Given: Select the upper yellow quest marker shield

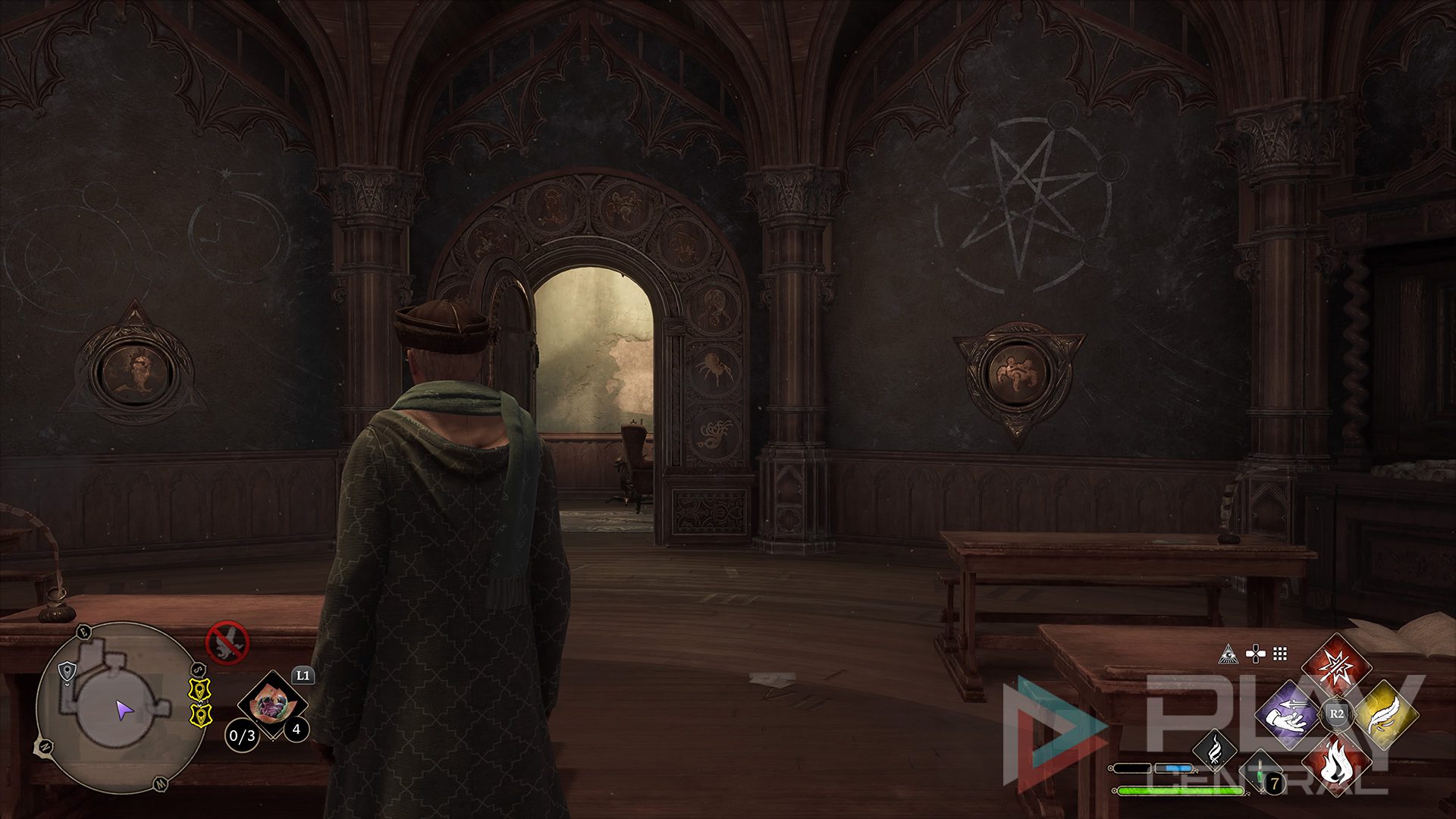Looking at the screenshot, I should [199, 689].
